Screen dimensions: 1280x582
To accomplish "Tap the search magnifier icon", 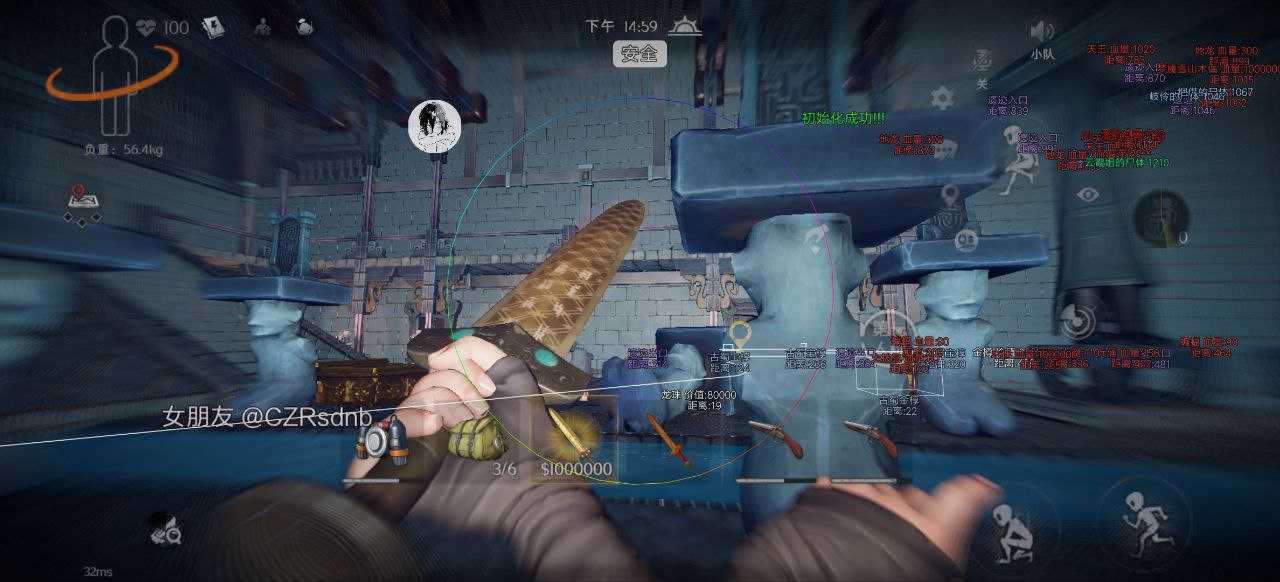I will tap(166, 531).
